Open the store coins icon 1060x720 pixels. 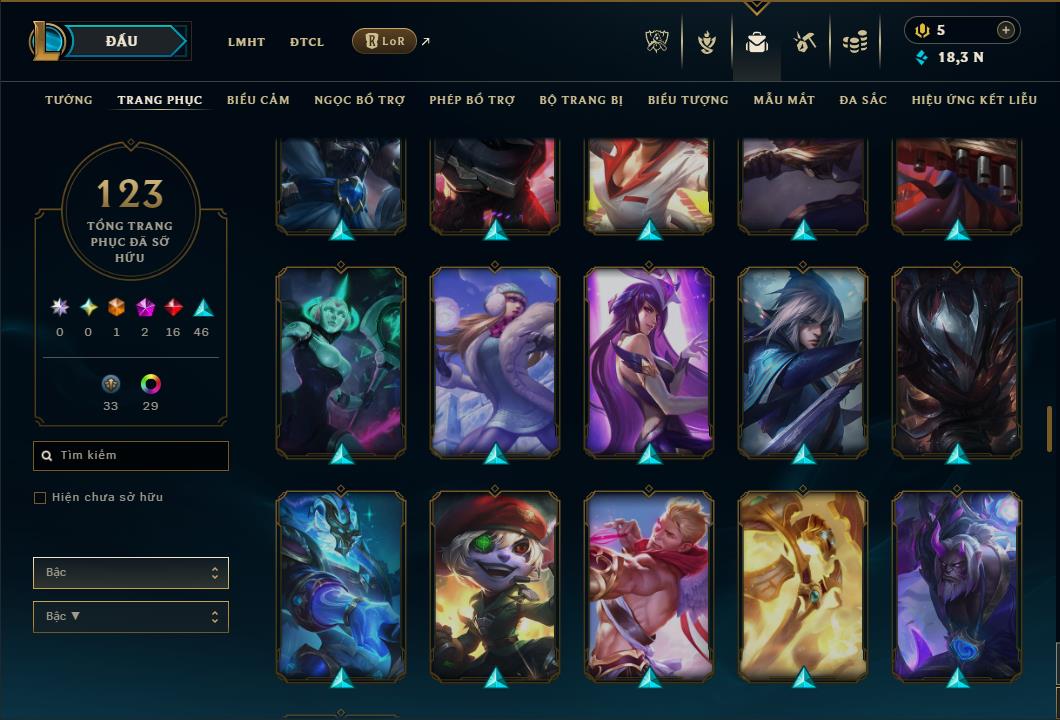pyautogui.click(x=854, y=42)
